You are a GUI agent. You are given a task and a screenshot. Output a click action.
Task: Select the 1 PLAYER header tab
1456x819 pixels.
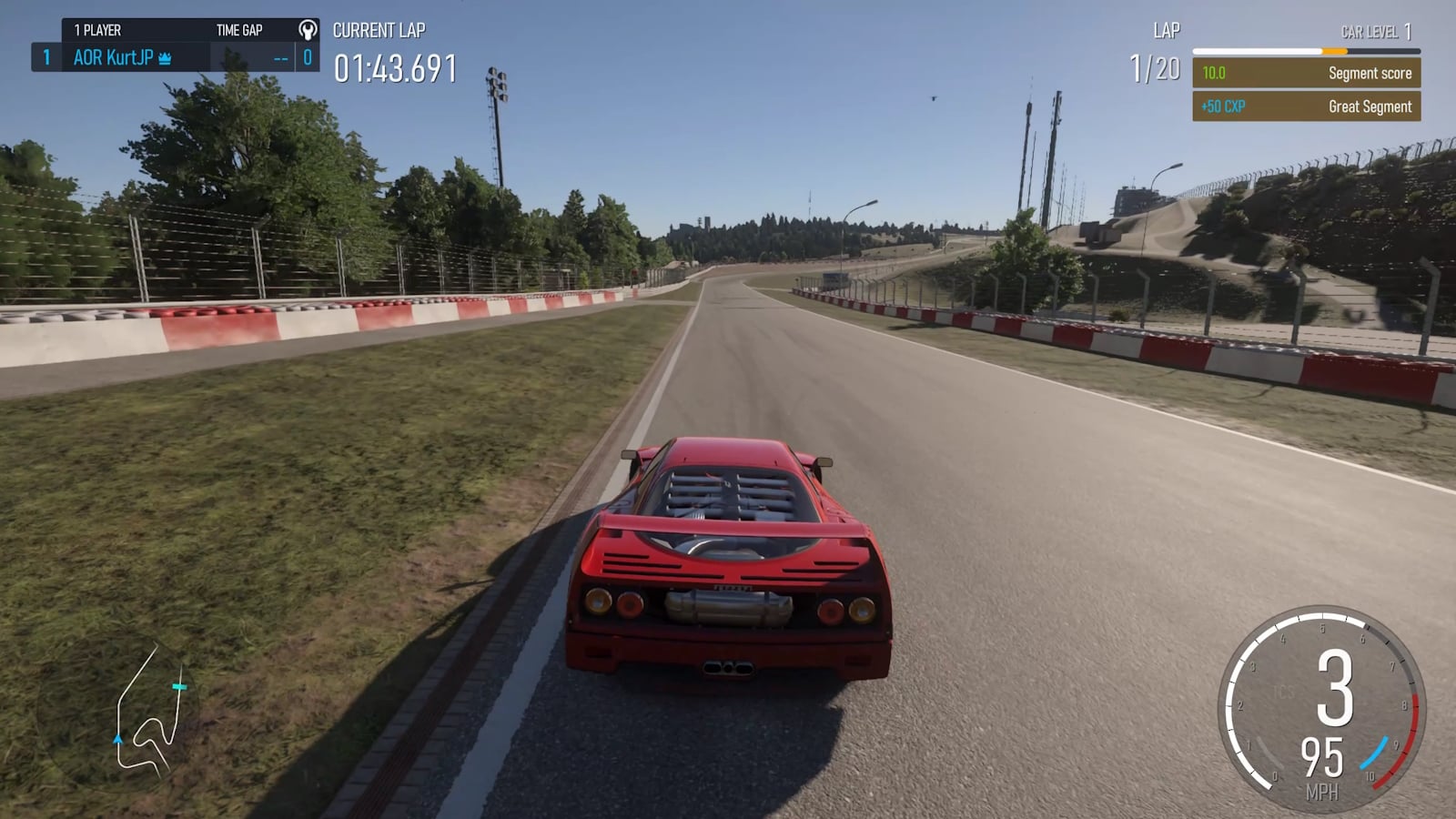click(x=98, y=30)
